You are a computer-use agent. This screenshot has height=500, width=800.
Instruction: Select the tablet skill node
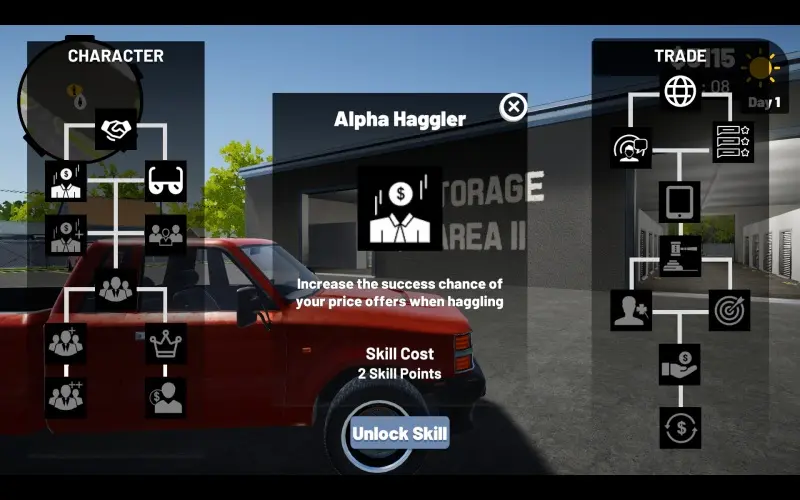tap(680, 201)
